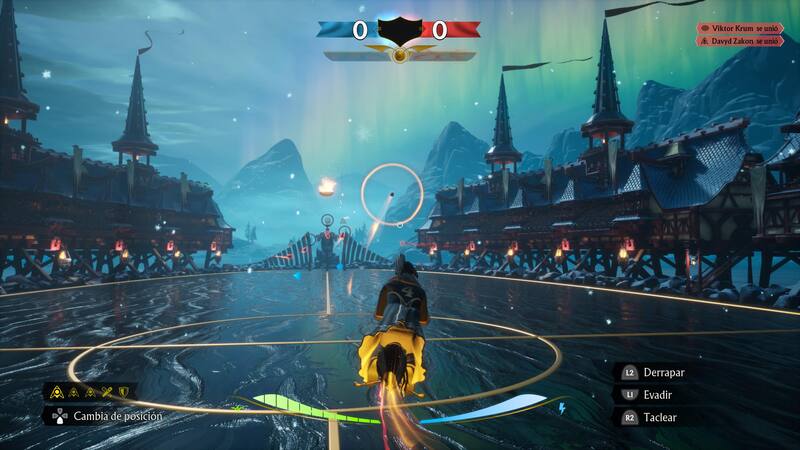Screen dimensions: 800x450
Task: Open the Viktor Krum joined notification
Action: click(x=739, y=29)
